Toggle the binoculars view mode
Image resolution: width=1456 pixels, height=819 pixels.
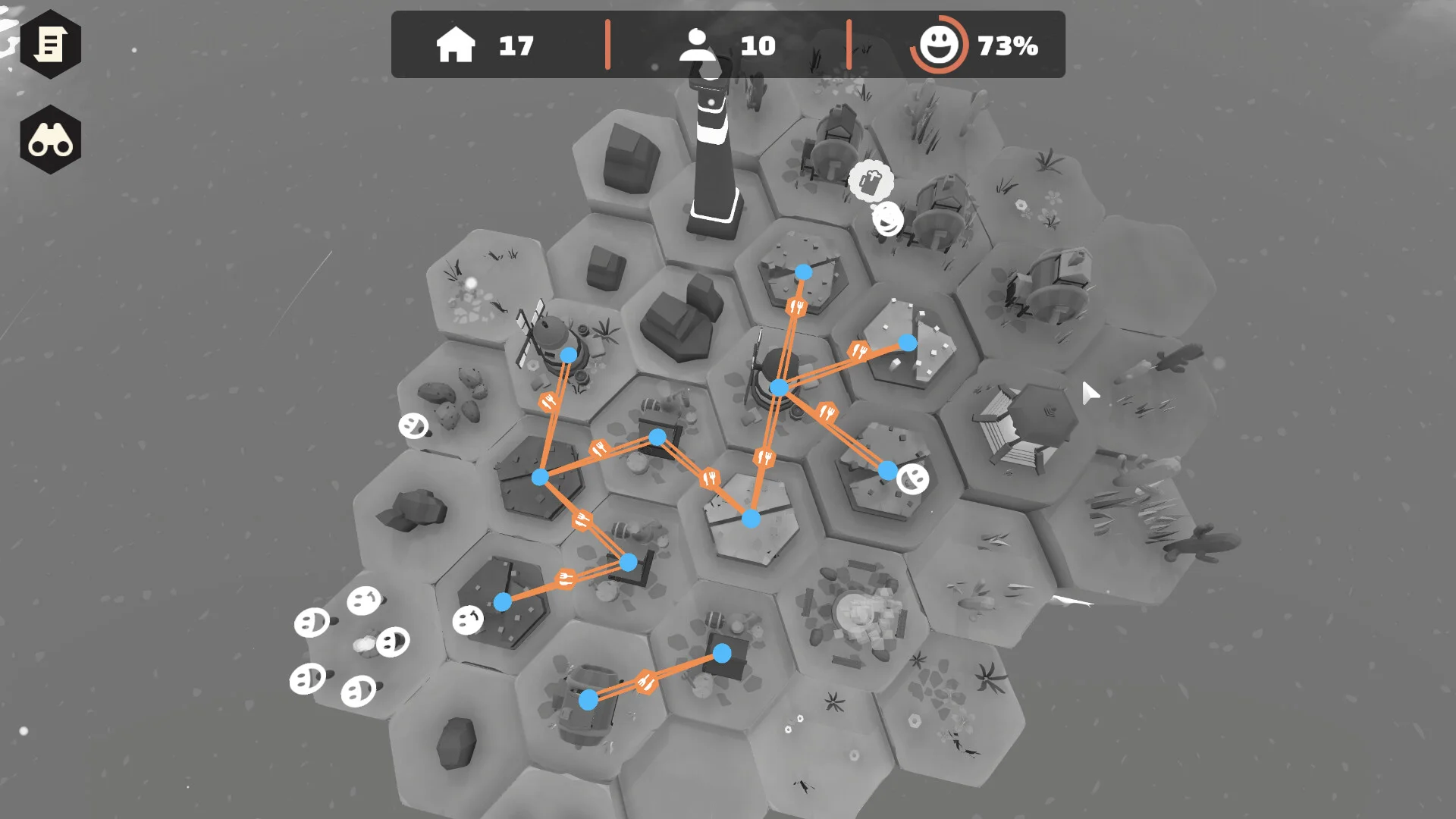tap(50, 140)
